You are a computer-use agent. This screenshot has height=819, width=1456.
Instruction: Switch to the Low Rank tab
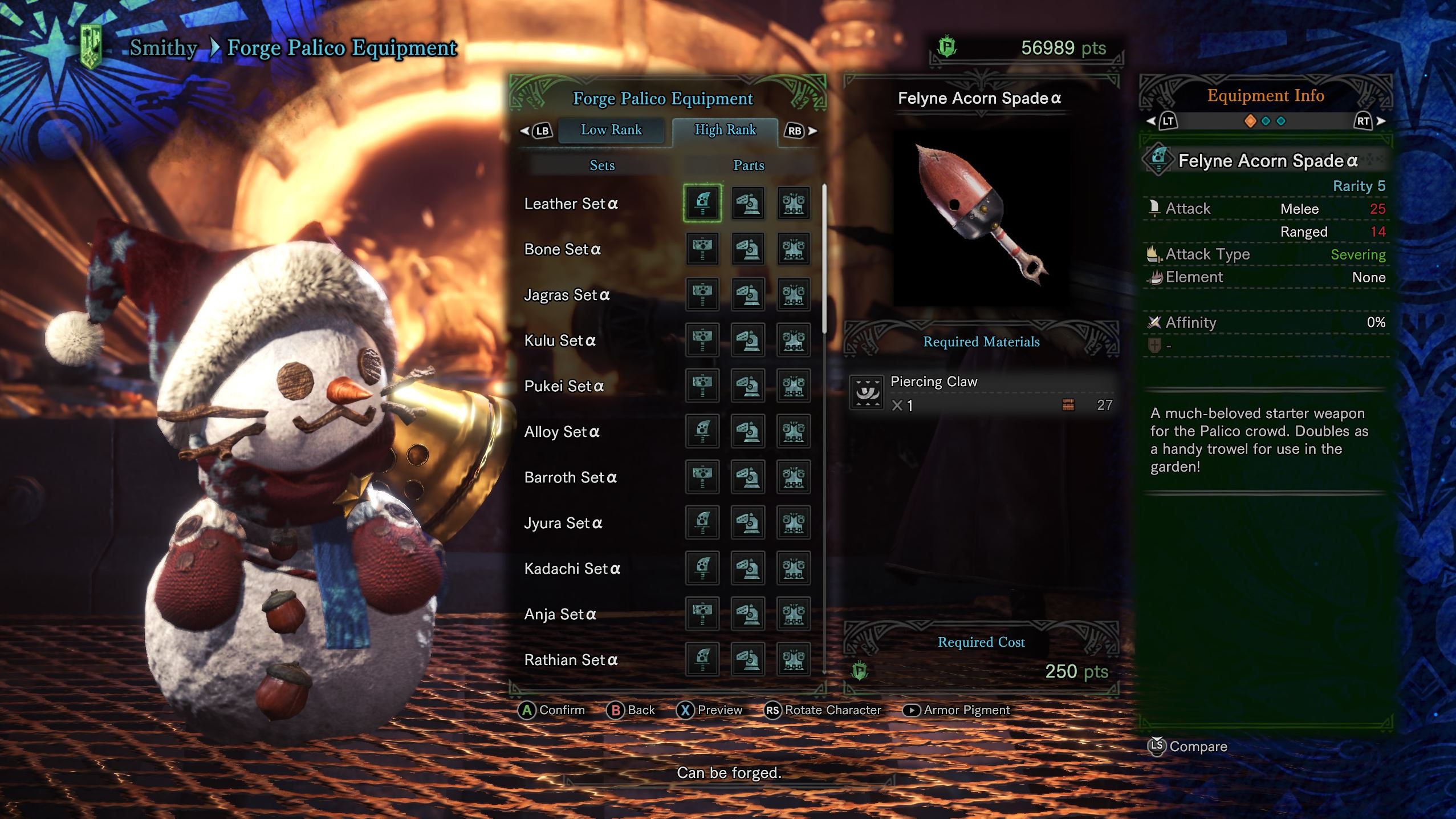point(611,130)
